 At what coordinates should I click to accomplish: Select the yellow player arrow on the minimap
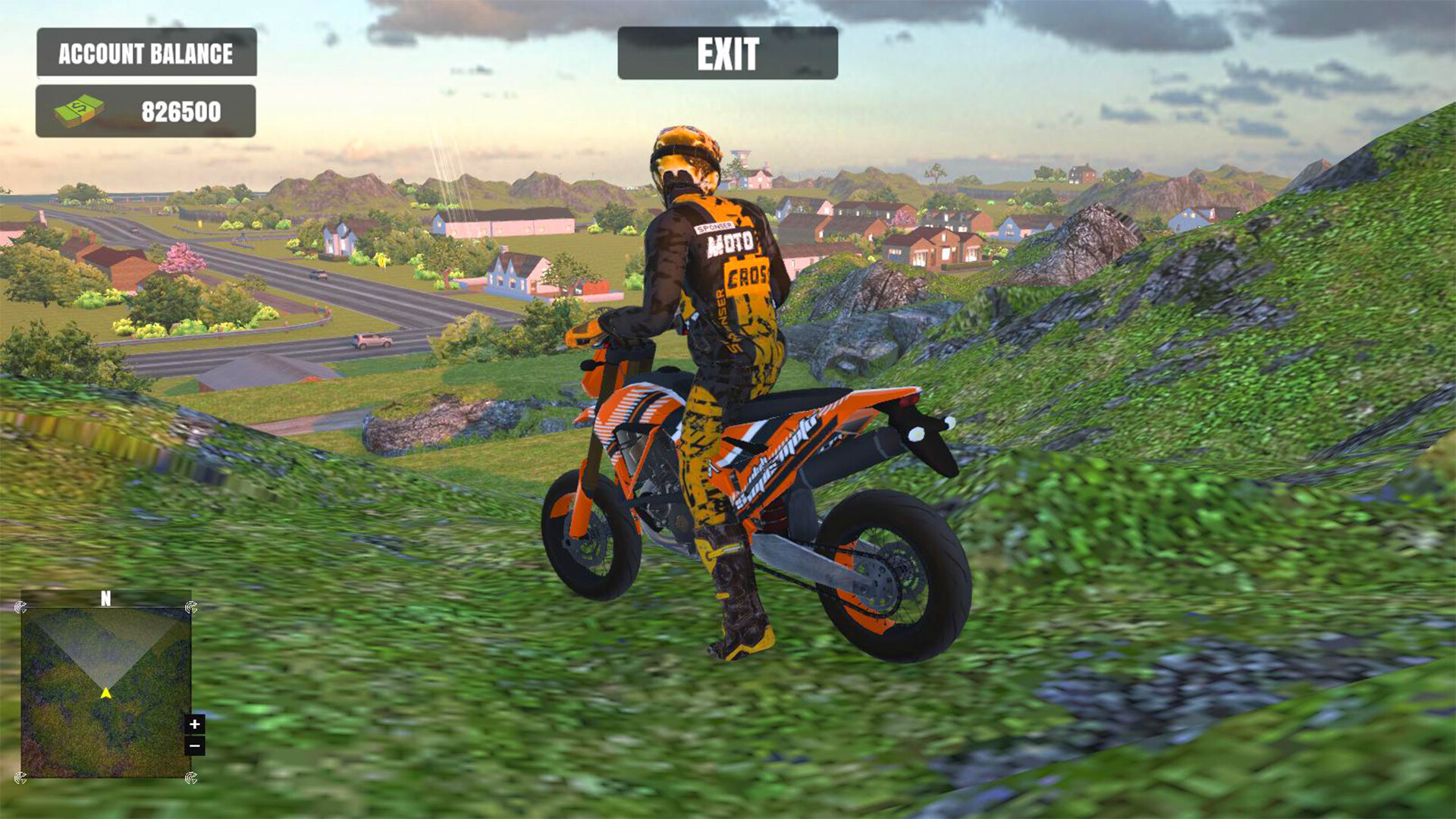pos(105,692)
